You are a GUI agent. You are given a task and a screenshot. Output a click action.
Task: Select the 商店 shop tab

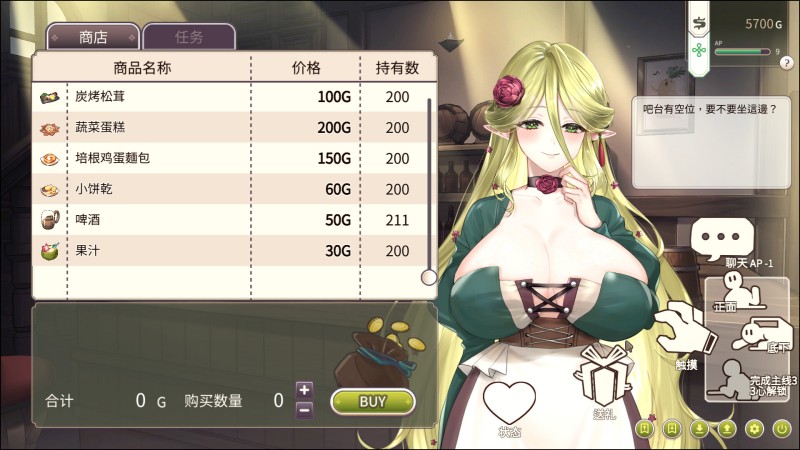pos(94,37)
